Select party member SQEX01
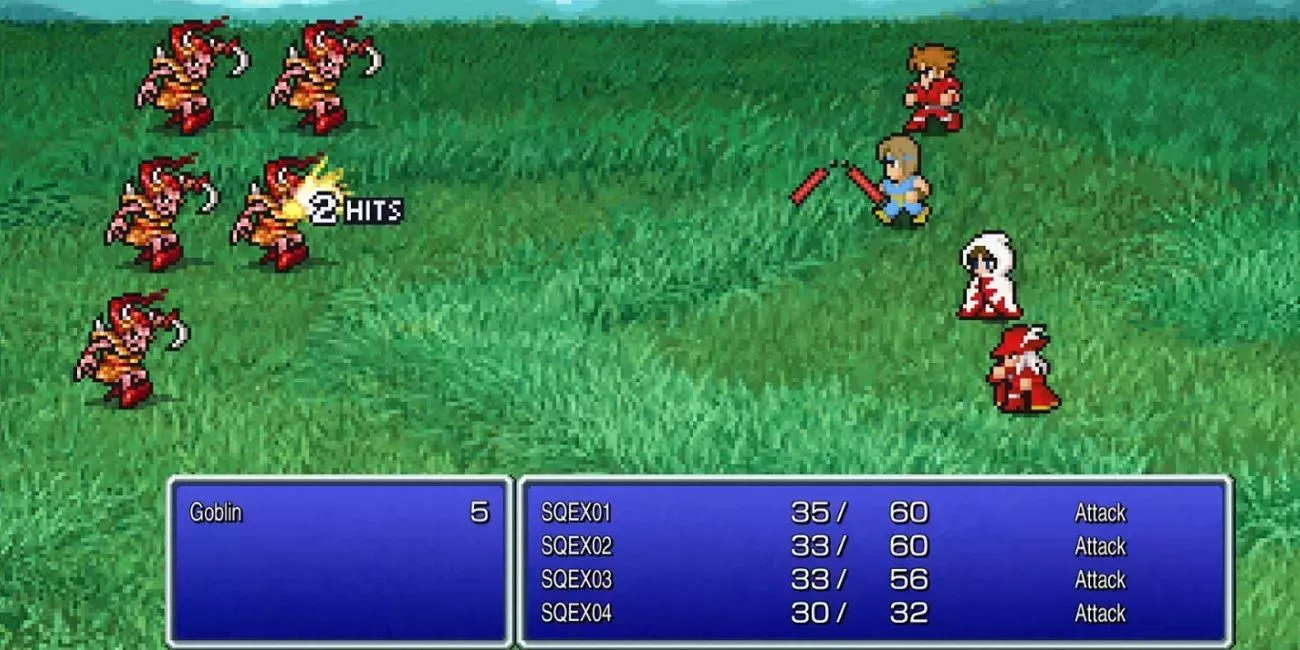1300x650 pixels. click(x=576, y=513)
